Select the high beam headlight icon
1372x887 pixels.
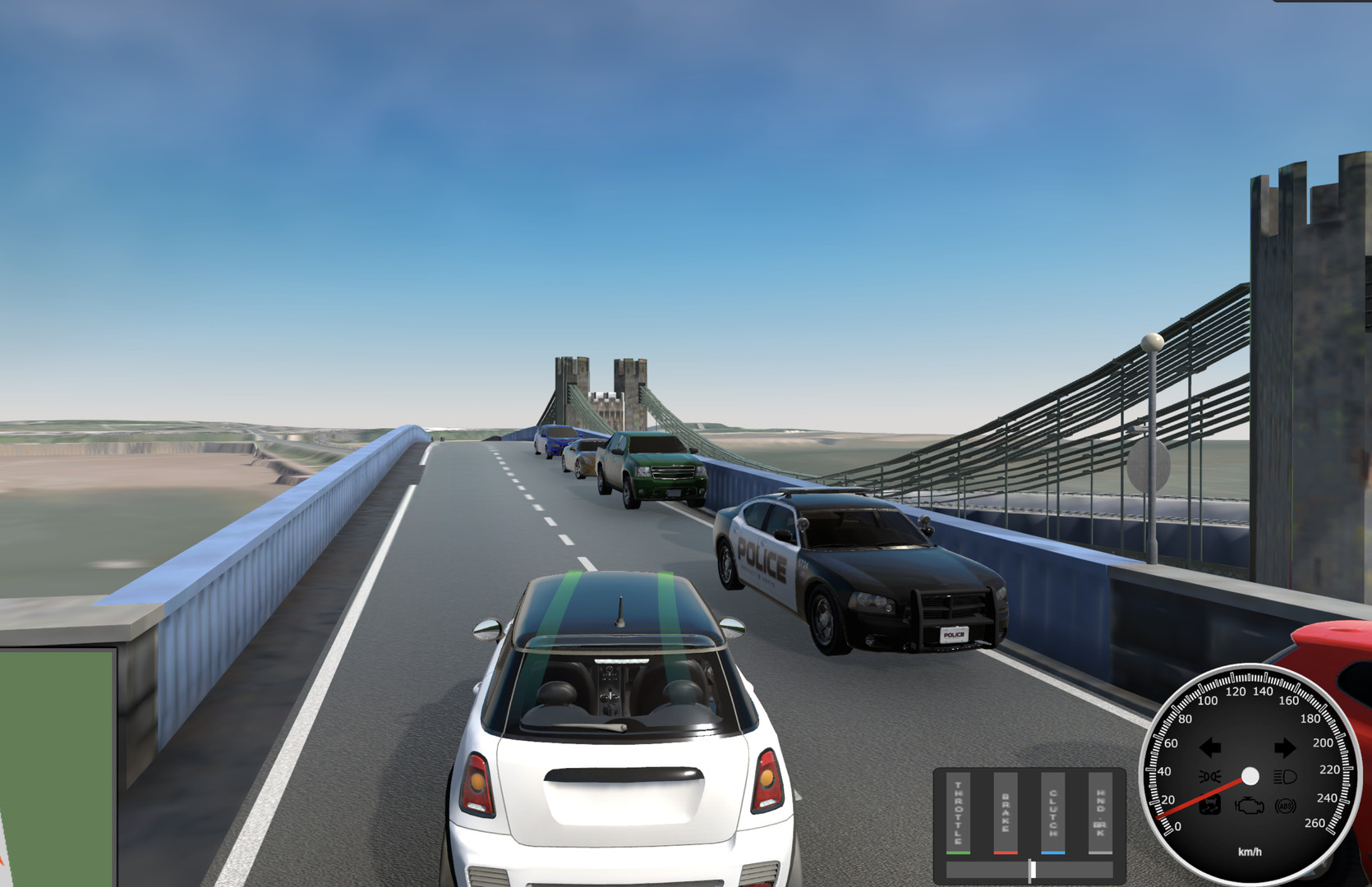pos(1285,776)
